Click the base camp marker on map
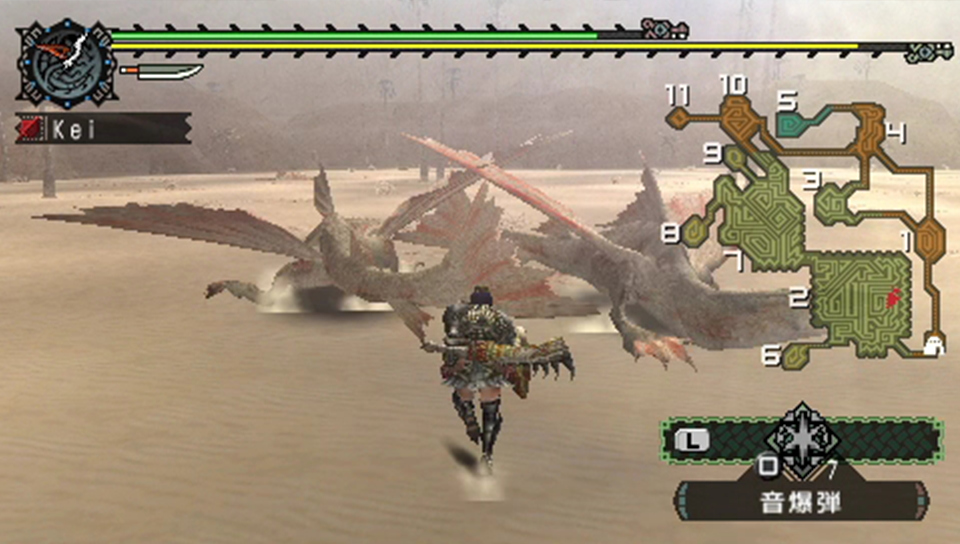The height and width of the screenshot is (544, 960). (x=935, y=345)
